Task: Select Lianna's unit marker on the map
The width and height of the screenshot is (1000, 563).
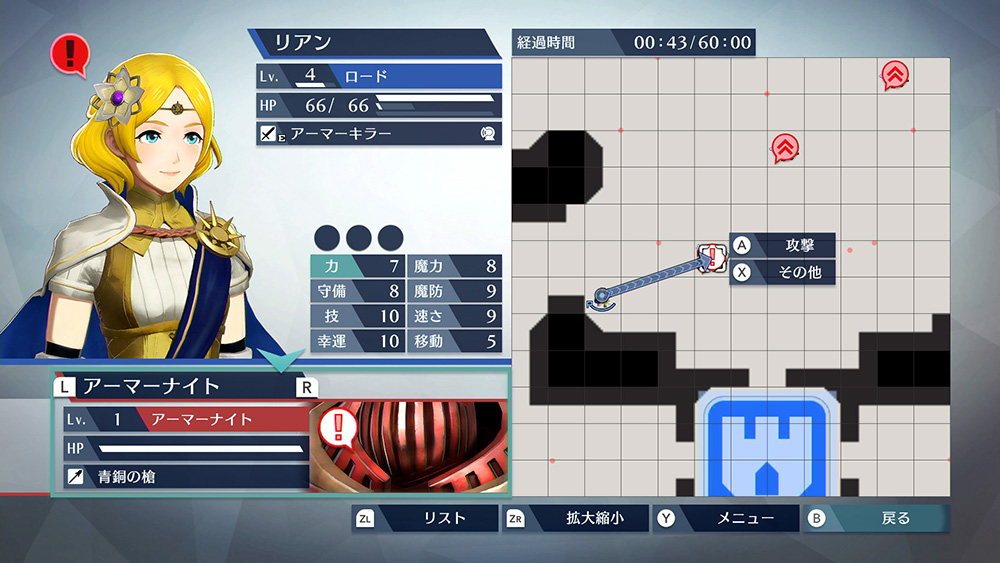Action: click(602, 297)
